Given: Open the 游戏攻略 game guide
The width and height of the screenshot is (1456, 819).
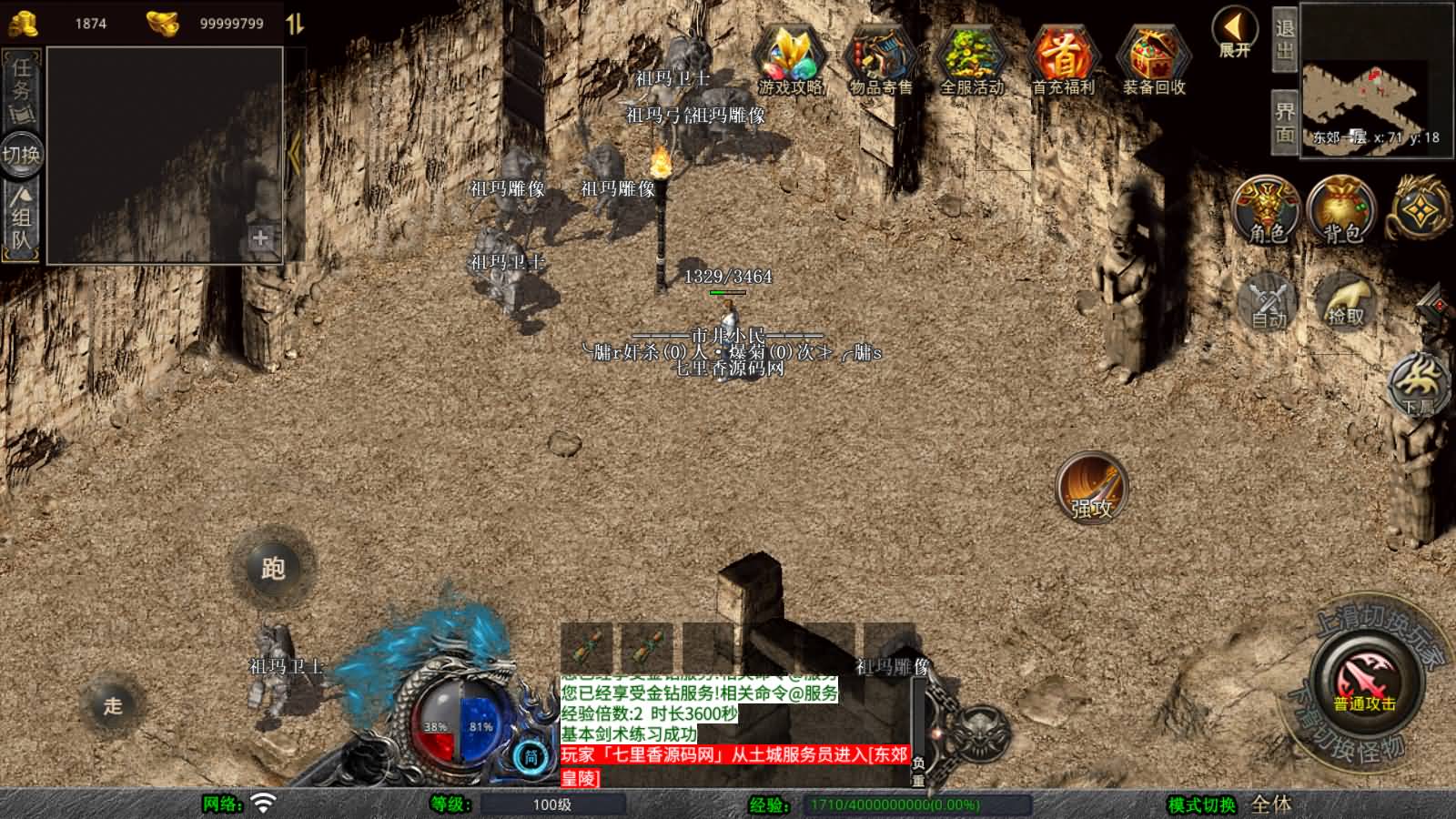Looking at the screenshot, I should [790, 59].
